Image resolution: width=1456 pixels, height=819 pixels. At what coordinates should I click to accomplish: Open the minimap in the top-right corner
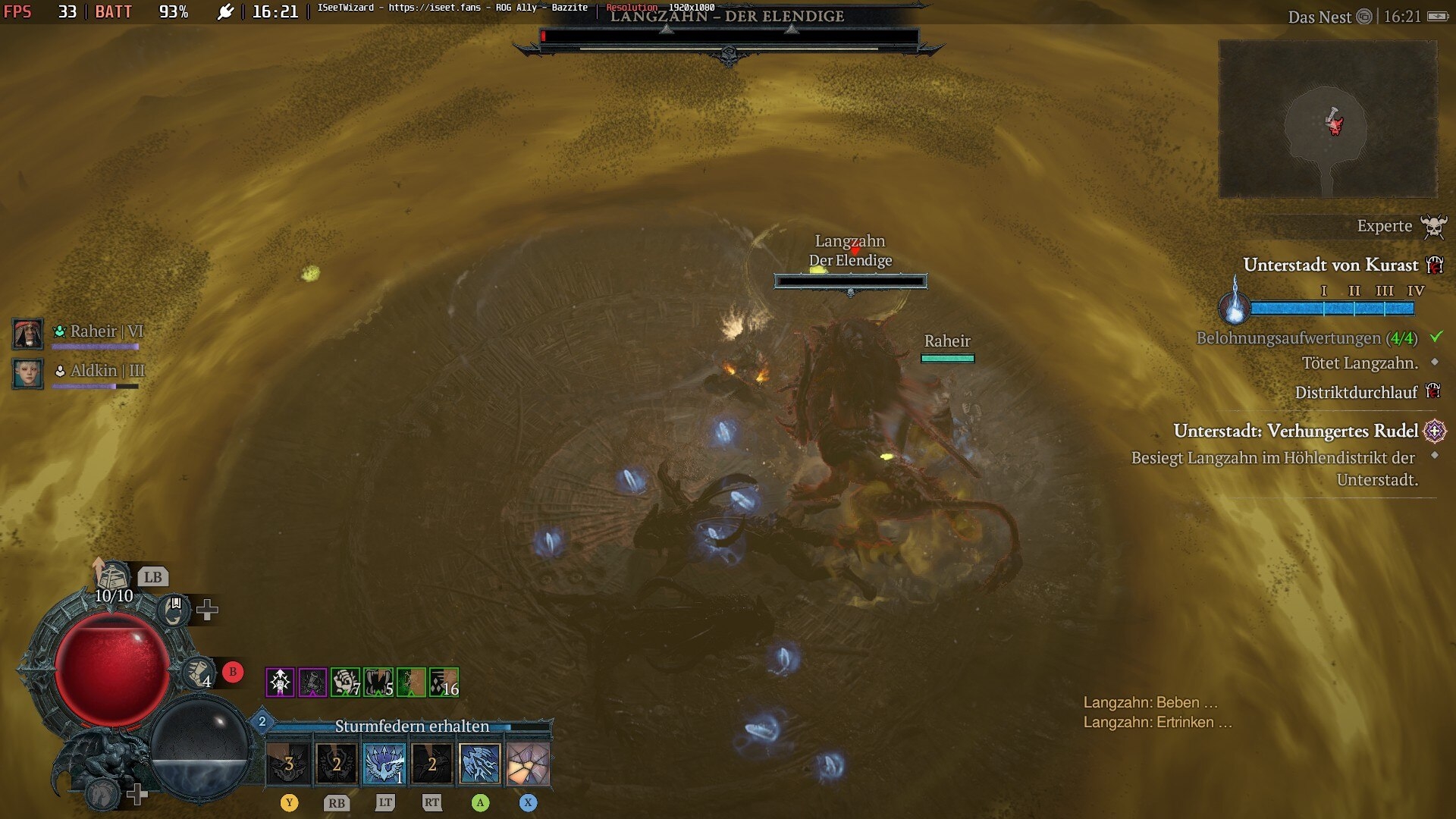(1327, 119)
